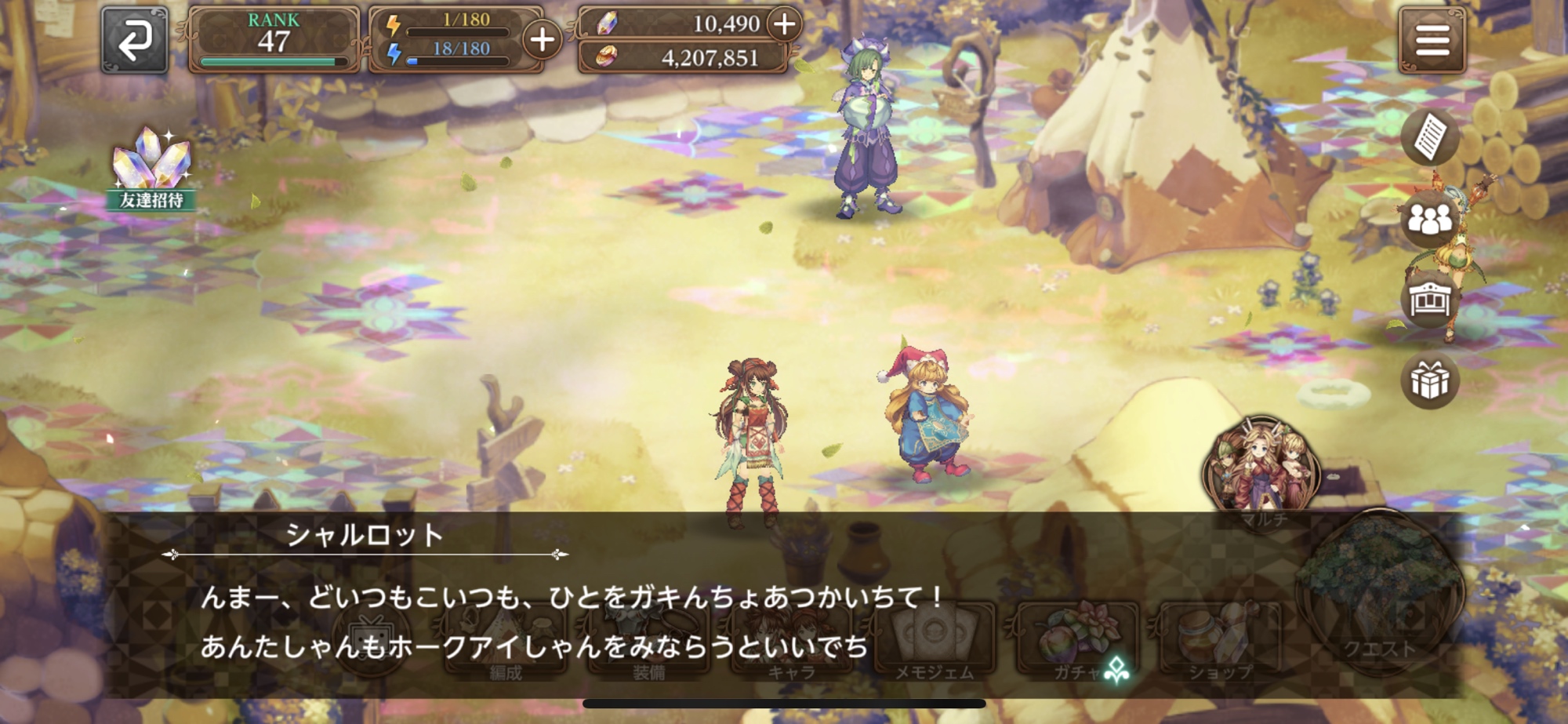Open the 友達招待 friend invite crystals

151,169
